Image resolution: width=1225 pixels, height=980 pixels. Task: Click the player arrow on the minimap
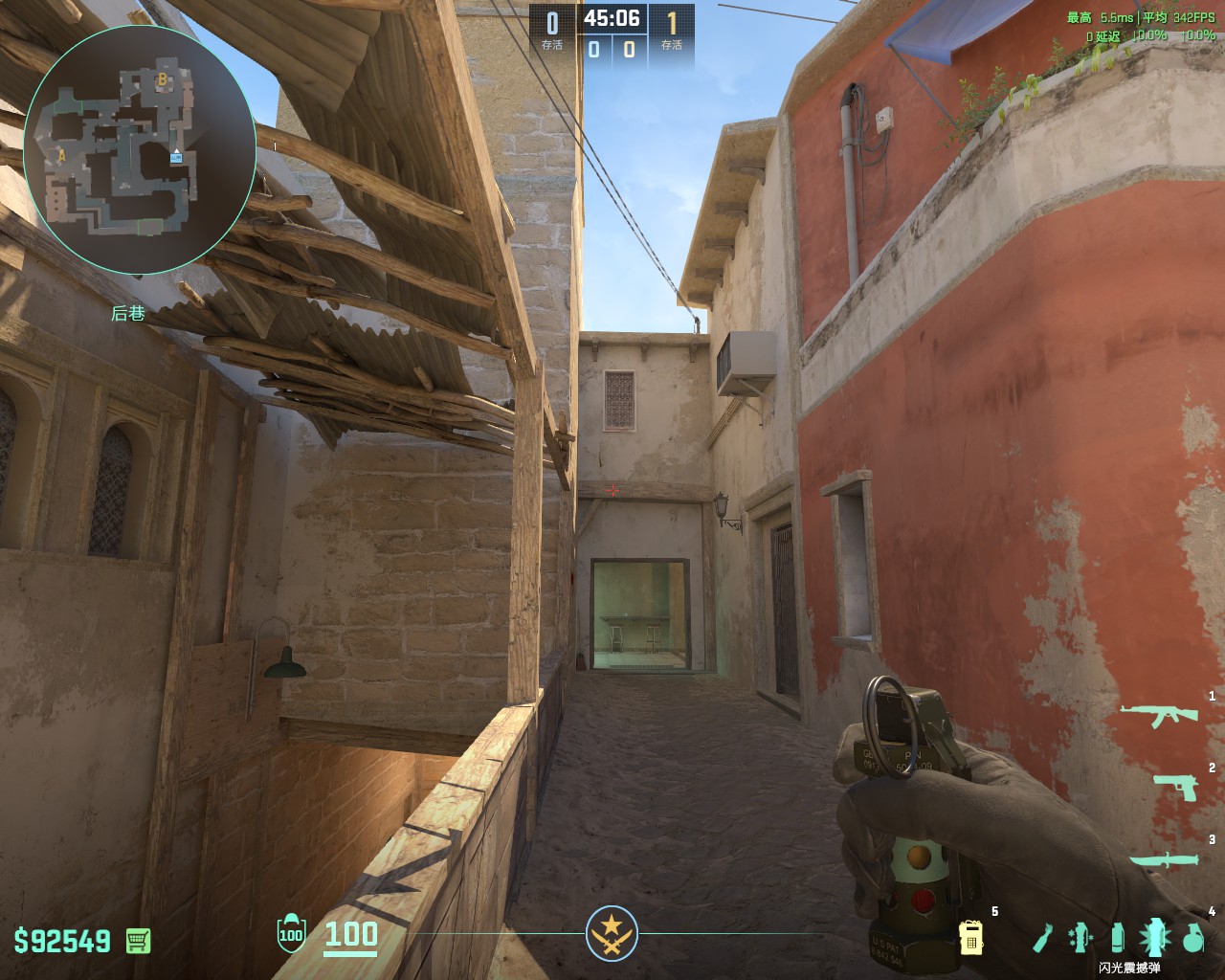coord(176,150)
